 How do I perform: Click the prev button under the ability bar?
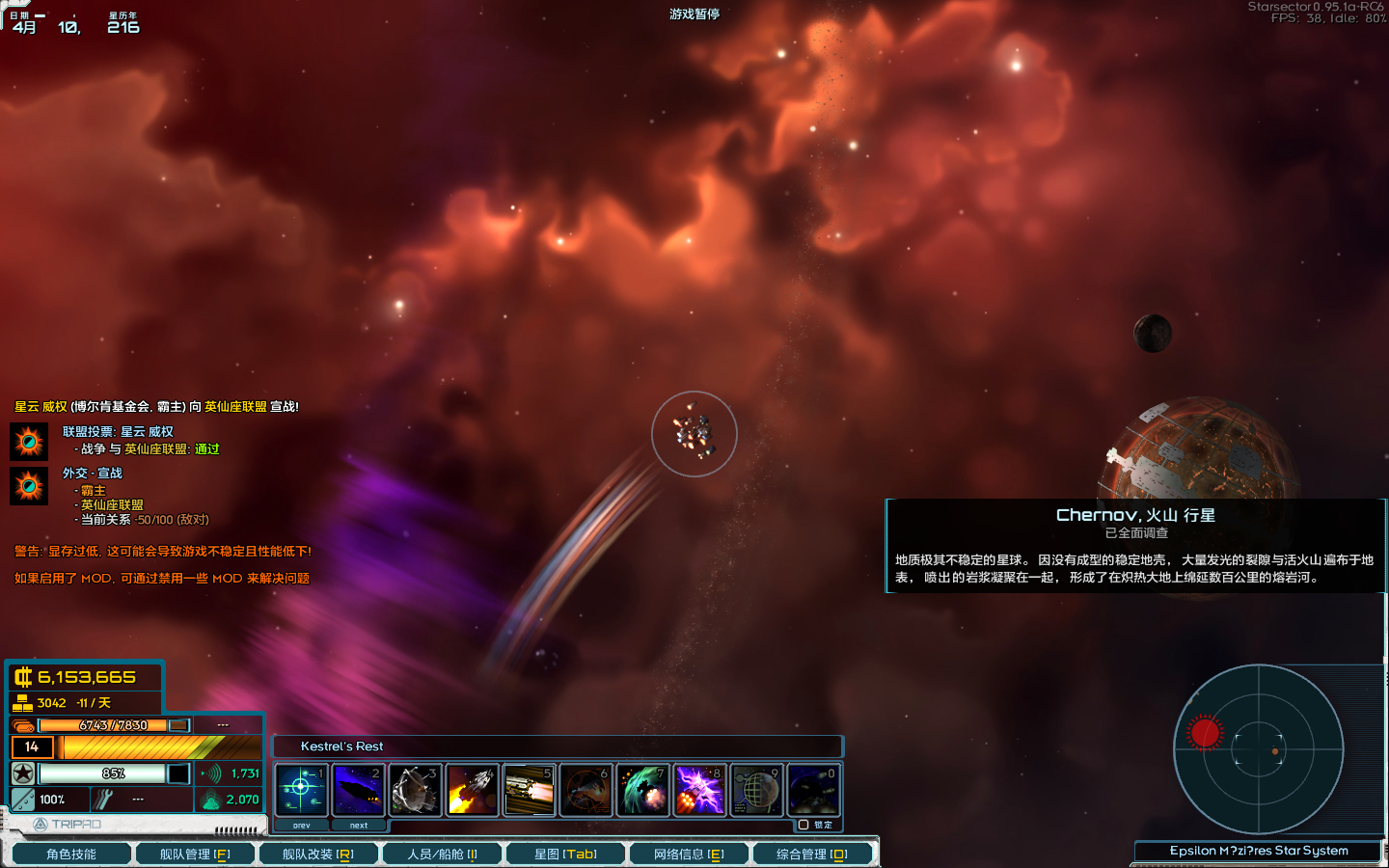[x=302, y=826]
